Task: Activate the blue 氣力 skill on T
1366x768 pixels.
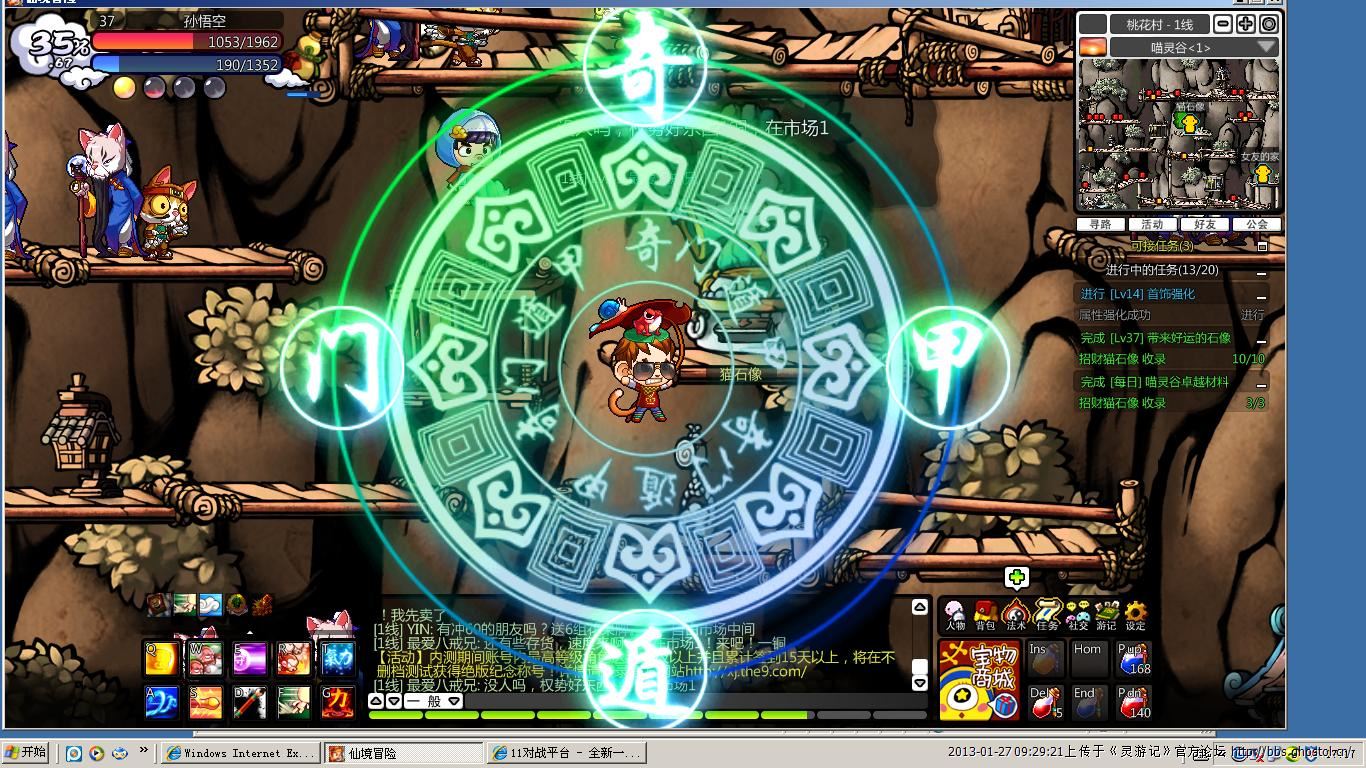Action: 338,659
